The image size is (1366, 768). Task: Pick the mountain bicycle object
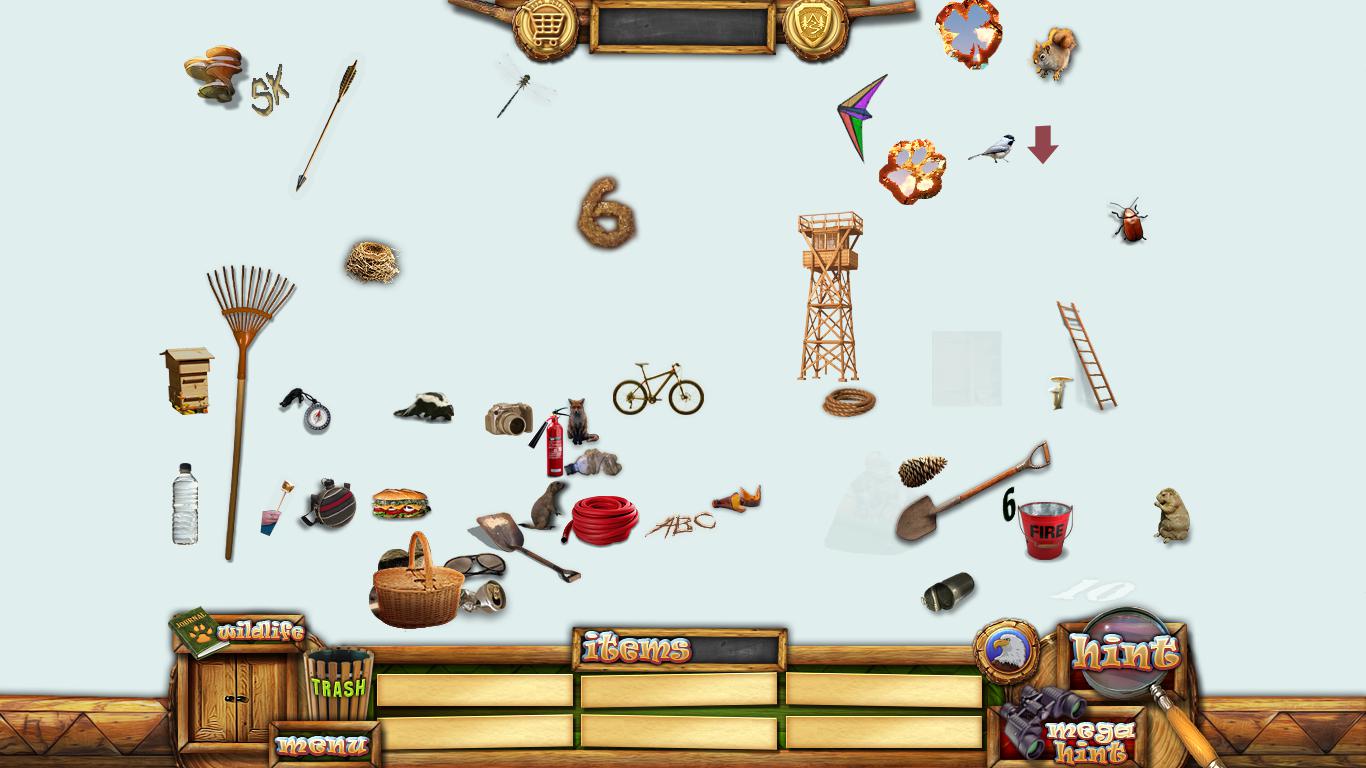658,389
